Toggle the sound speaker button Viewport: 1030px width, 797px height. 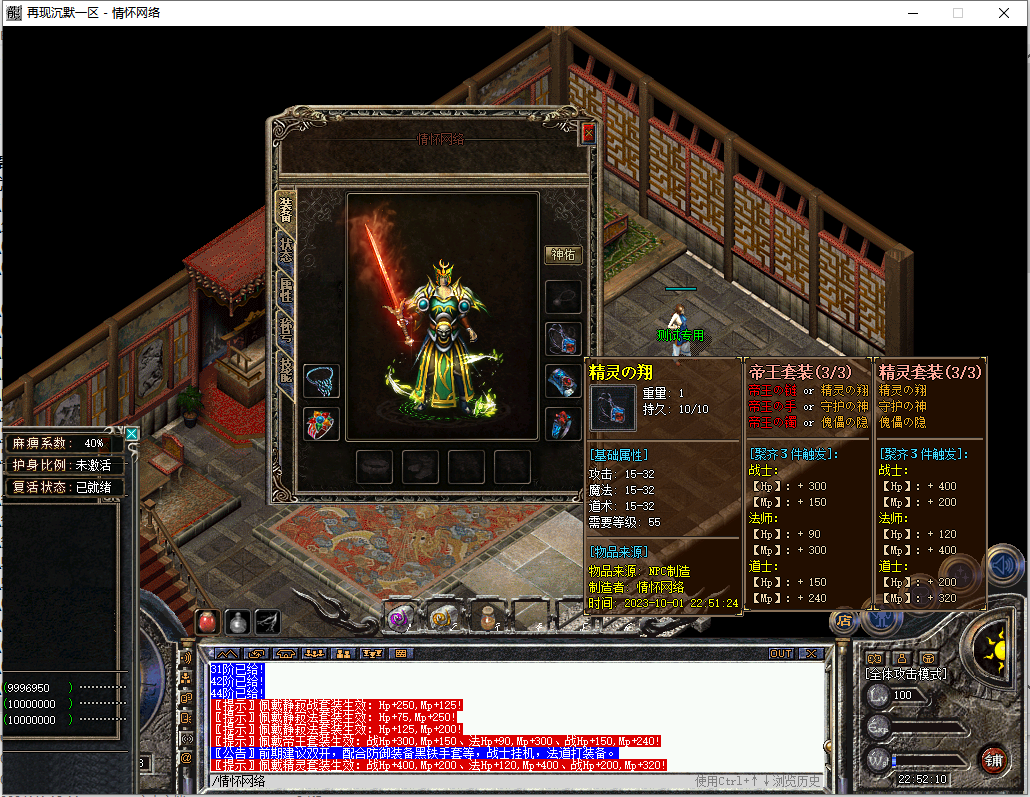pyautogui.click(x=1001, y=566)
